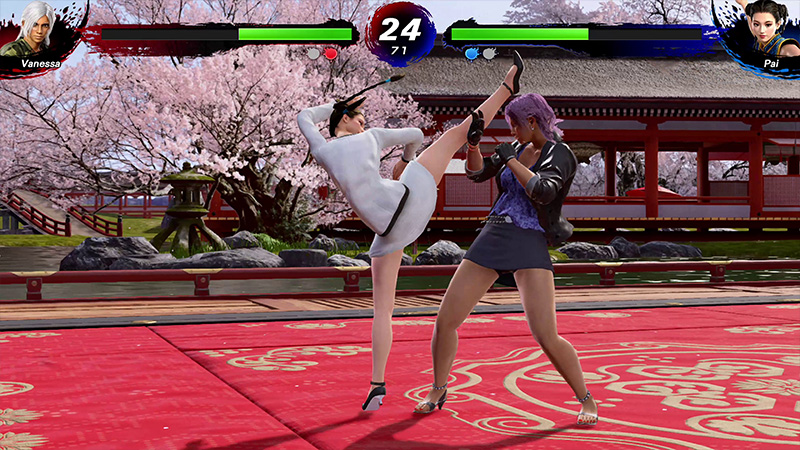The image size is (800, 450).
Task: Click Vanessa's character portrait
Action: pyautogui.click(x=32, y=29)
